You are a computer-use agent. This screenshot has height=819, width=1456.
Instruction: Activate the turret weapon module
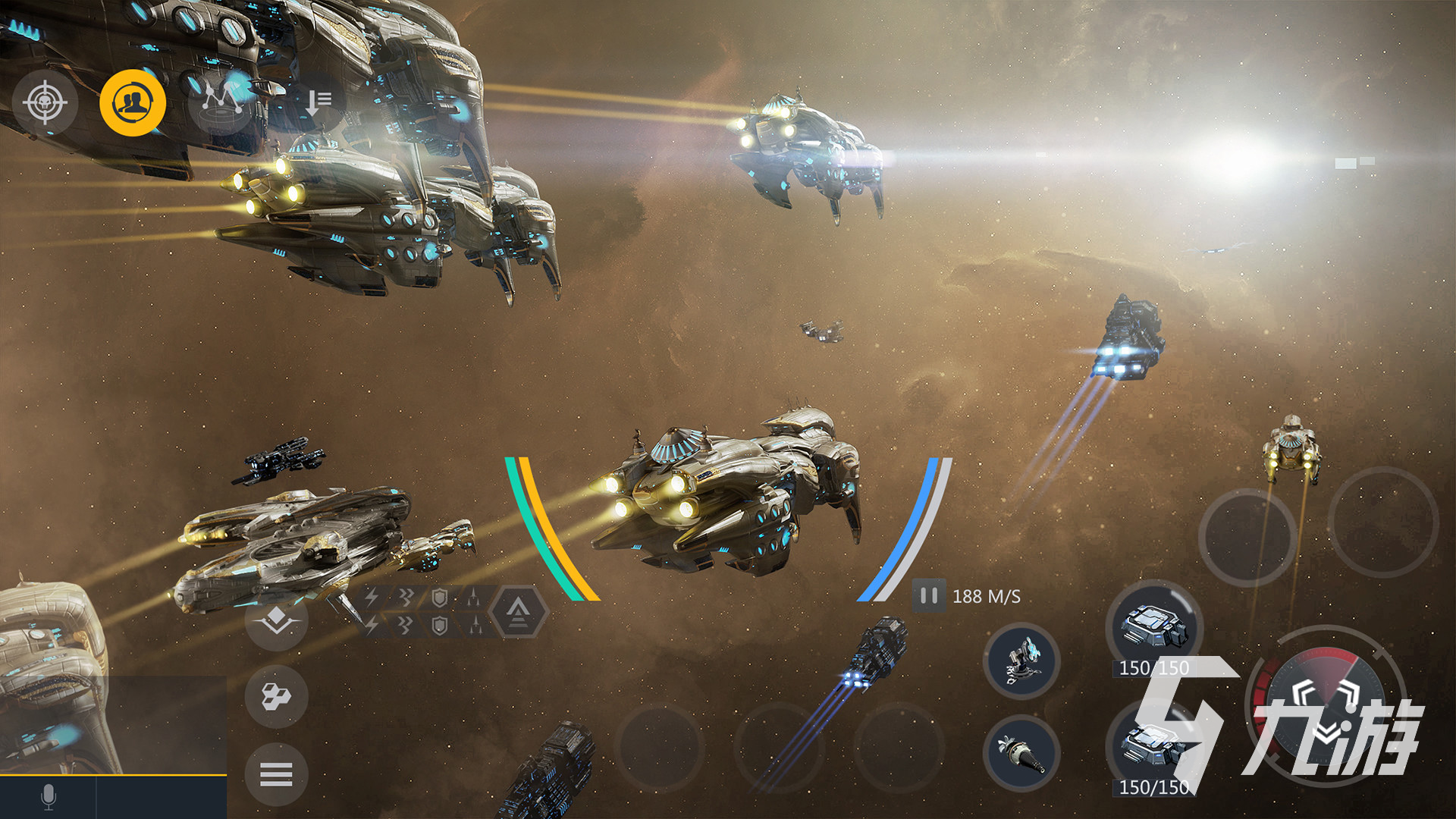tap(1021, 661)
